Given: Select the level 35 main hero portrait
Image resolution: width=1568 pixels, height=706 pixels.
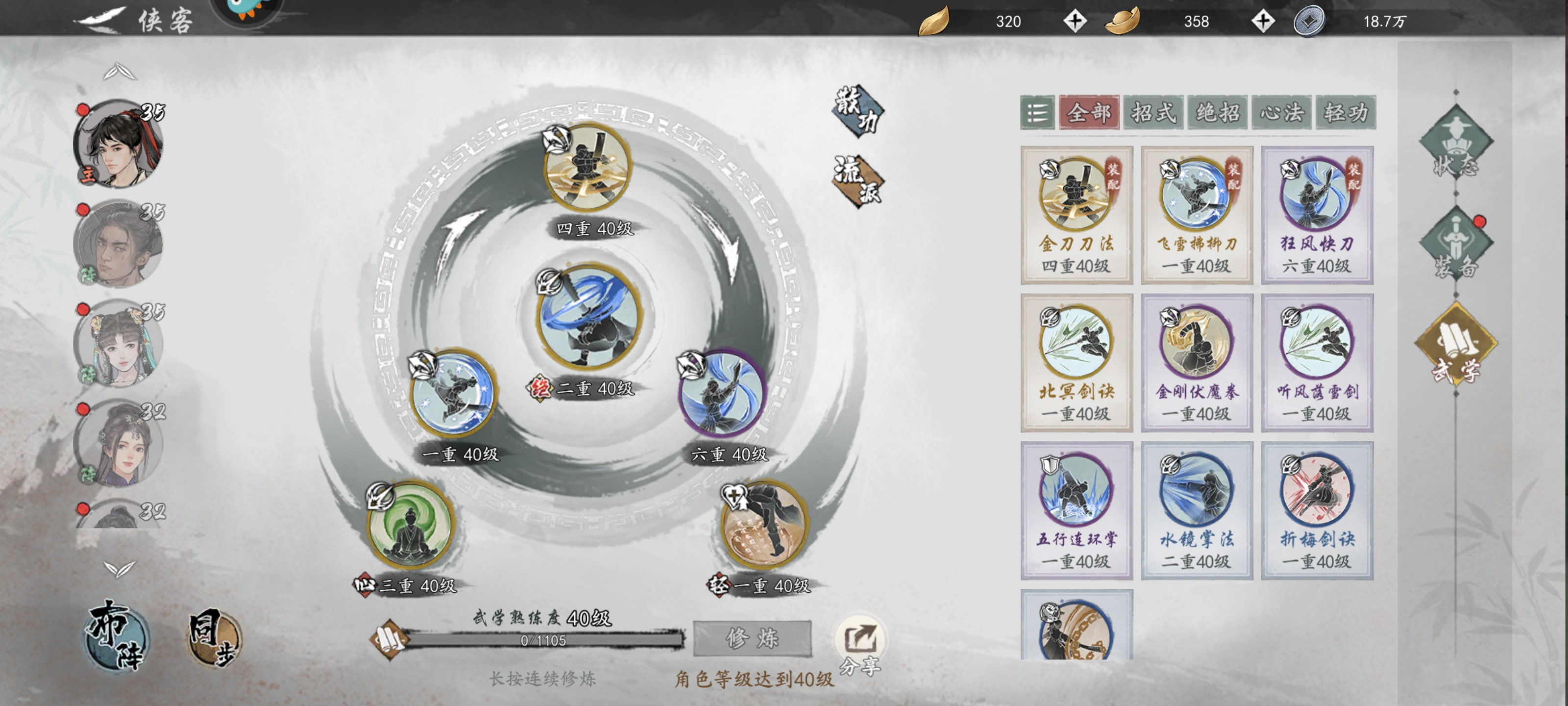Looking at the screenshot, I should (118, 144).
